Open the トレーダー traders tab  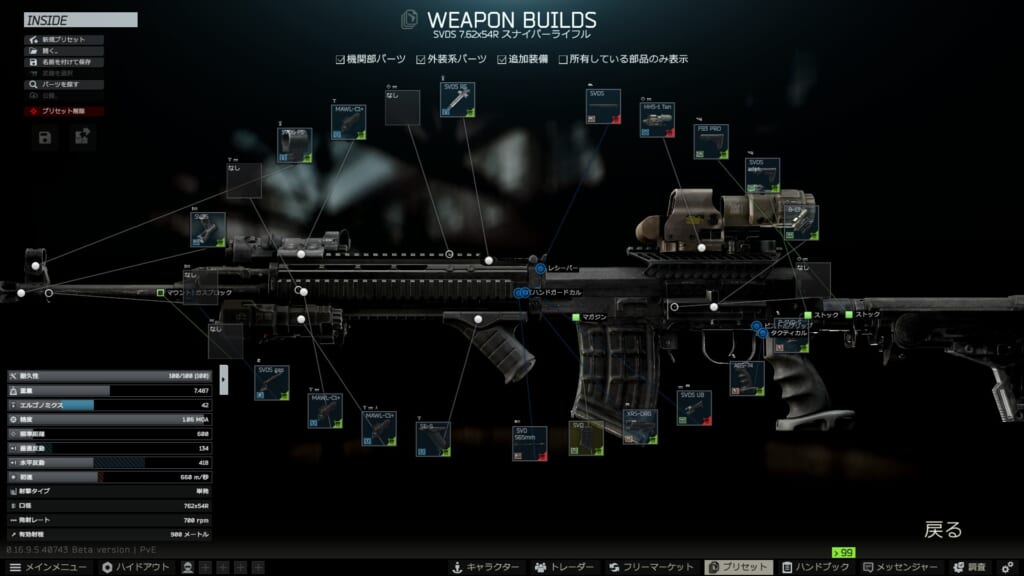click(x=565, y=567)
